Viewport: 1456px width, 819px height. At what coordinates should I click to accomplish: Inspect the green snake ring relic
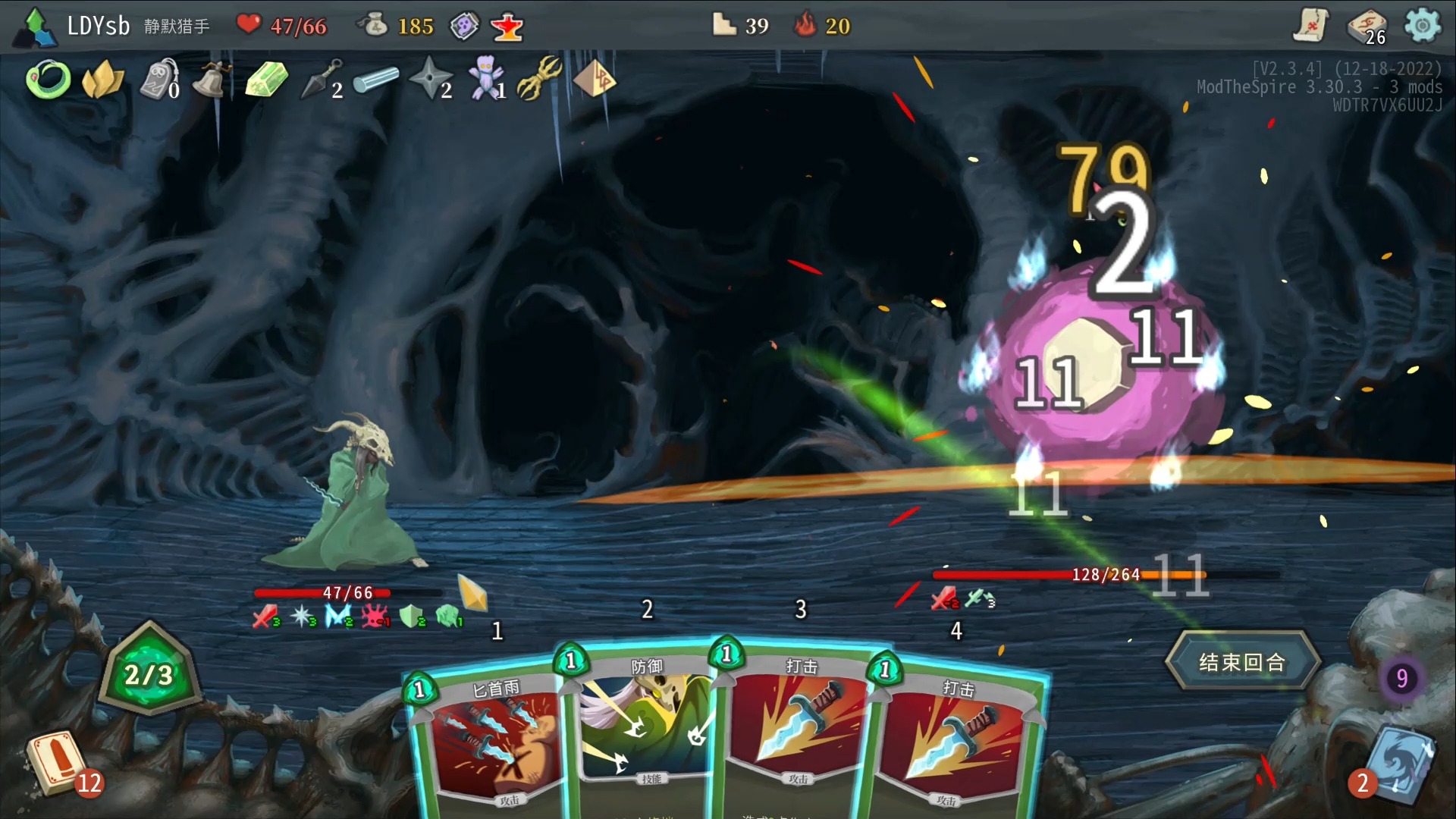[x=48, y=80]
